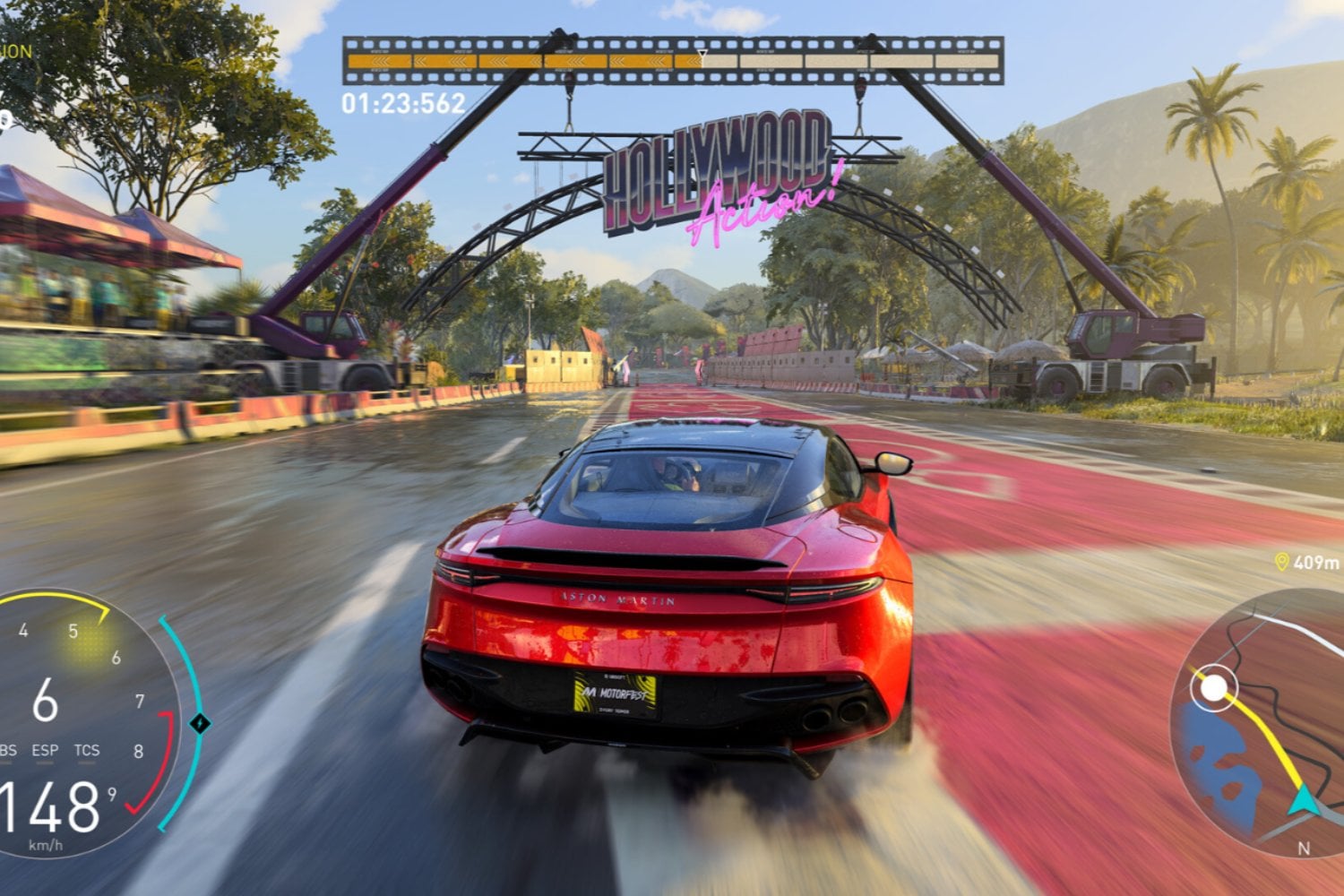Click the compass N label under the minimap
This screenshot has height=896, width=1344.
point(1305,846)
